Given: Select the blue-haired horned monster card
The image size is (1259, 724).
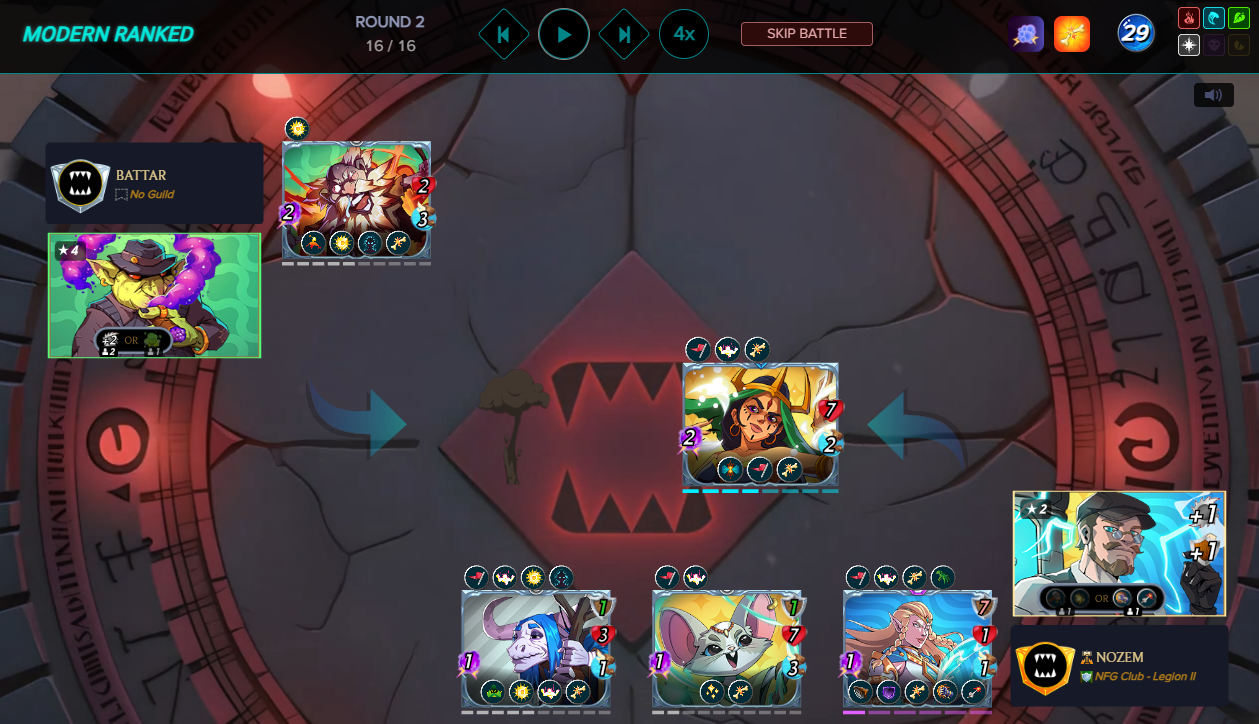Looking at the screenshot, I should [536, 648].
